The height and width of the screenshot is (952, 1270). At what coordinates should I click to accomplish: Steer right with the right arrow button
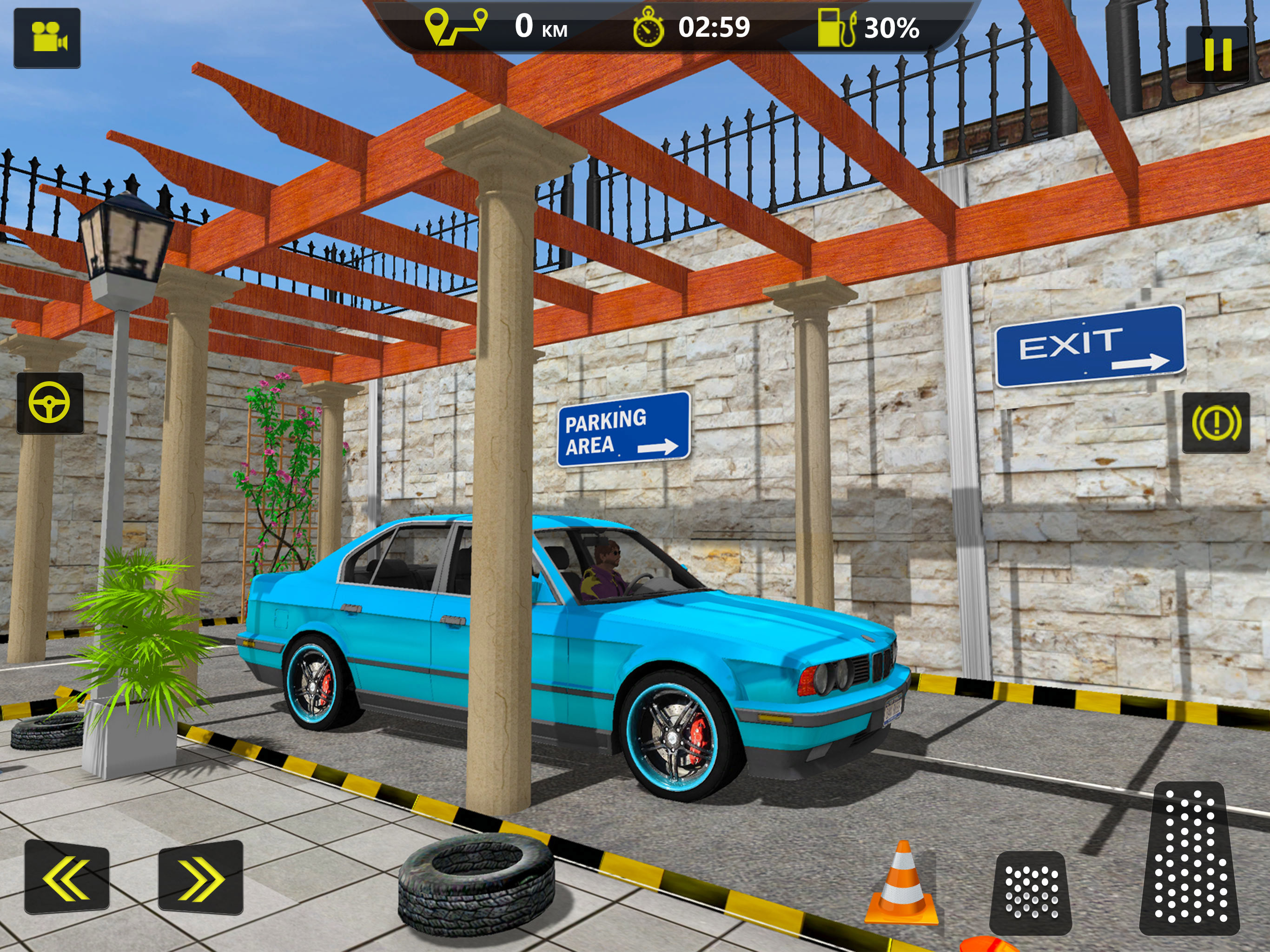pos(200,877)
